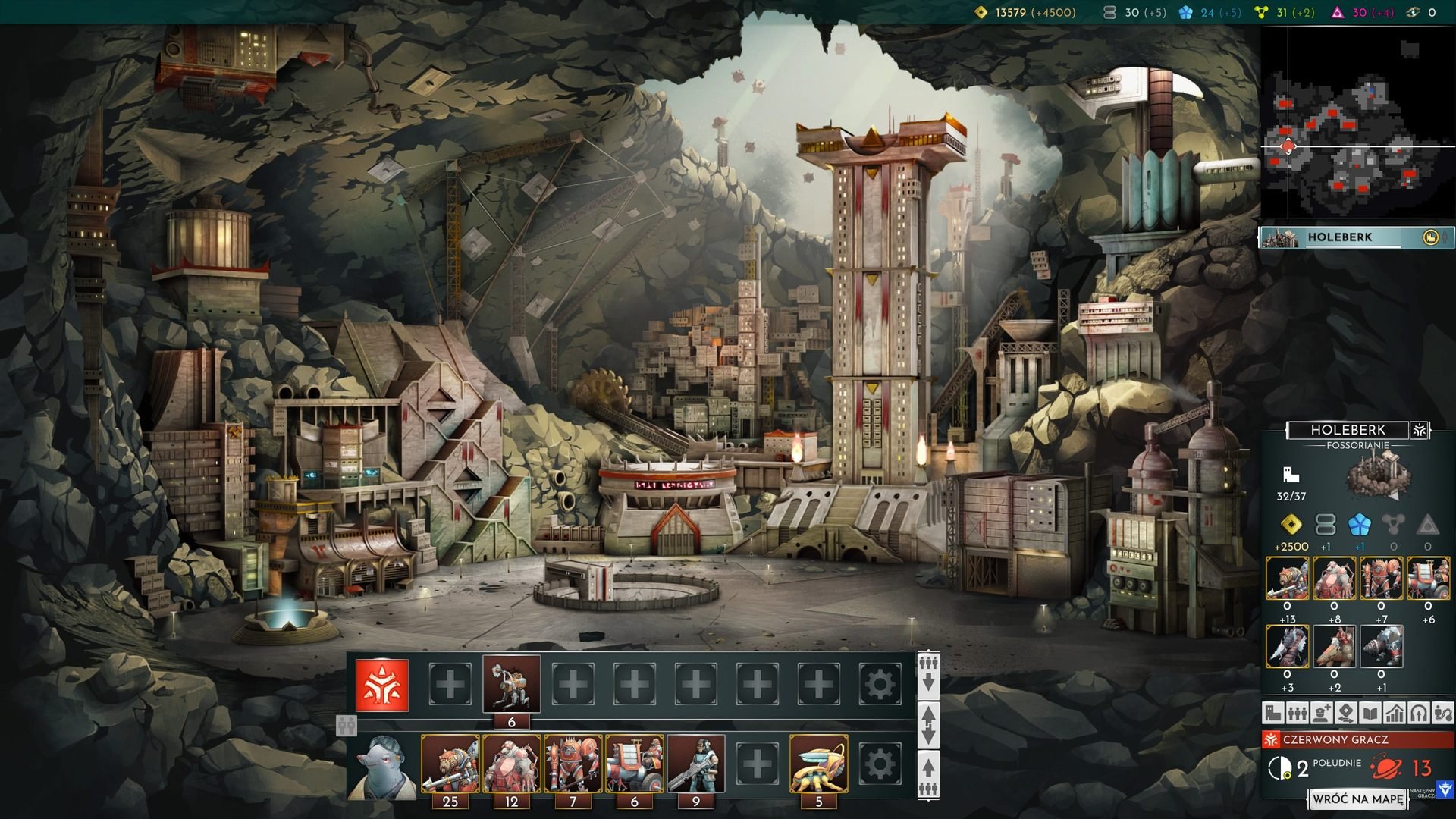Open the buildings icon in city toolbar

[x=1273, y=713]
